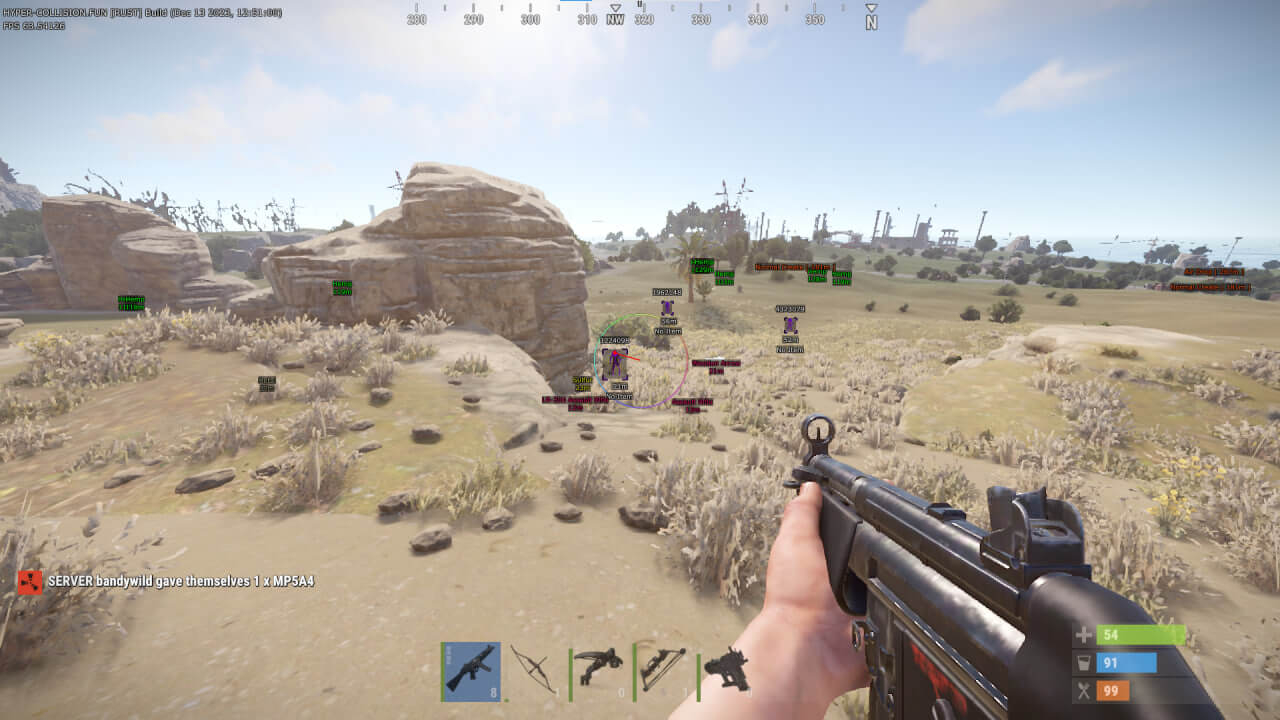1280x720 pixels.
Task: Click the yellow Sulfur ESP label
Action: (x=580, y=382)
